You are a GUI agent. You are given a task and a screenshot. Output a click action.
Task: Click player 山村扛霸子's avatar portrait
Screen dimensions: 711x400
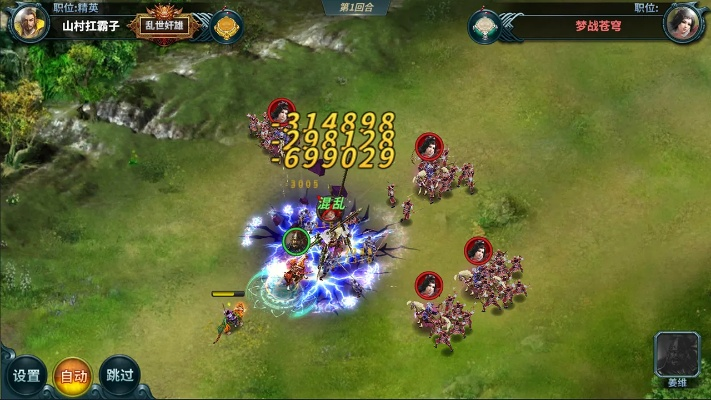[28, 23]
